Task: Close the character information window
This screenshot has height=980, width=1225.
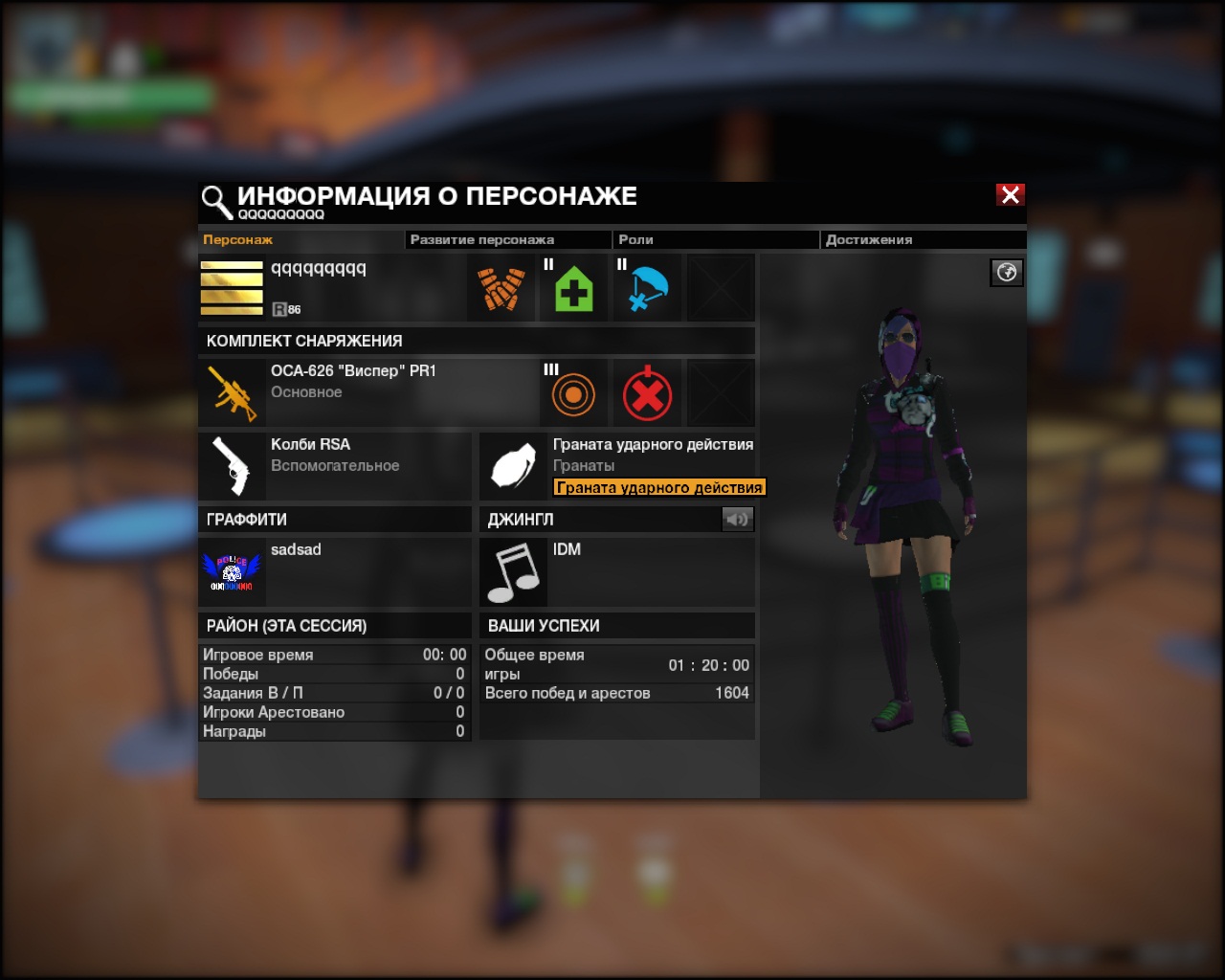Action: tap(1010, 195)
